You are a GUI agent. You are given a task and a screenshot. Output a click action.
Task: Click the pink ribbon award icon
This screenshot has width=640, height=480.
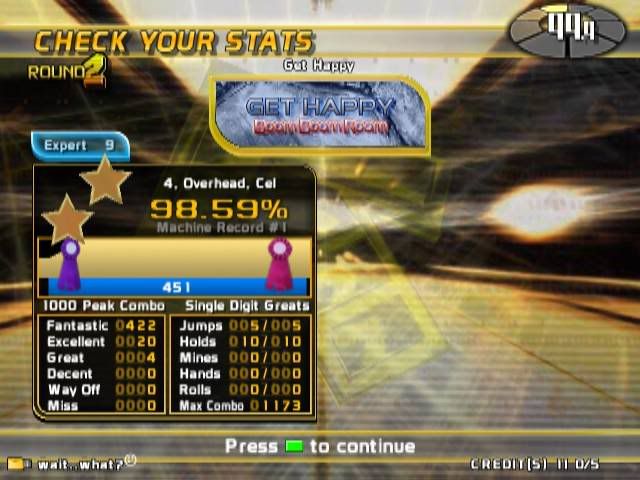point(277,265)
